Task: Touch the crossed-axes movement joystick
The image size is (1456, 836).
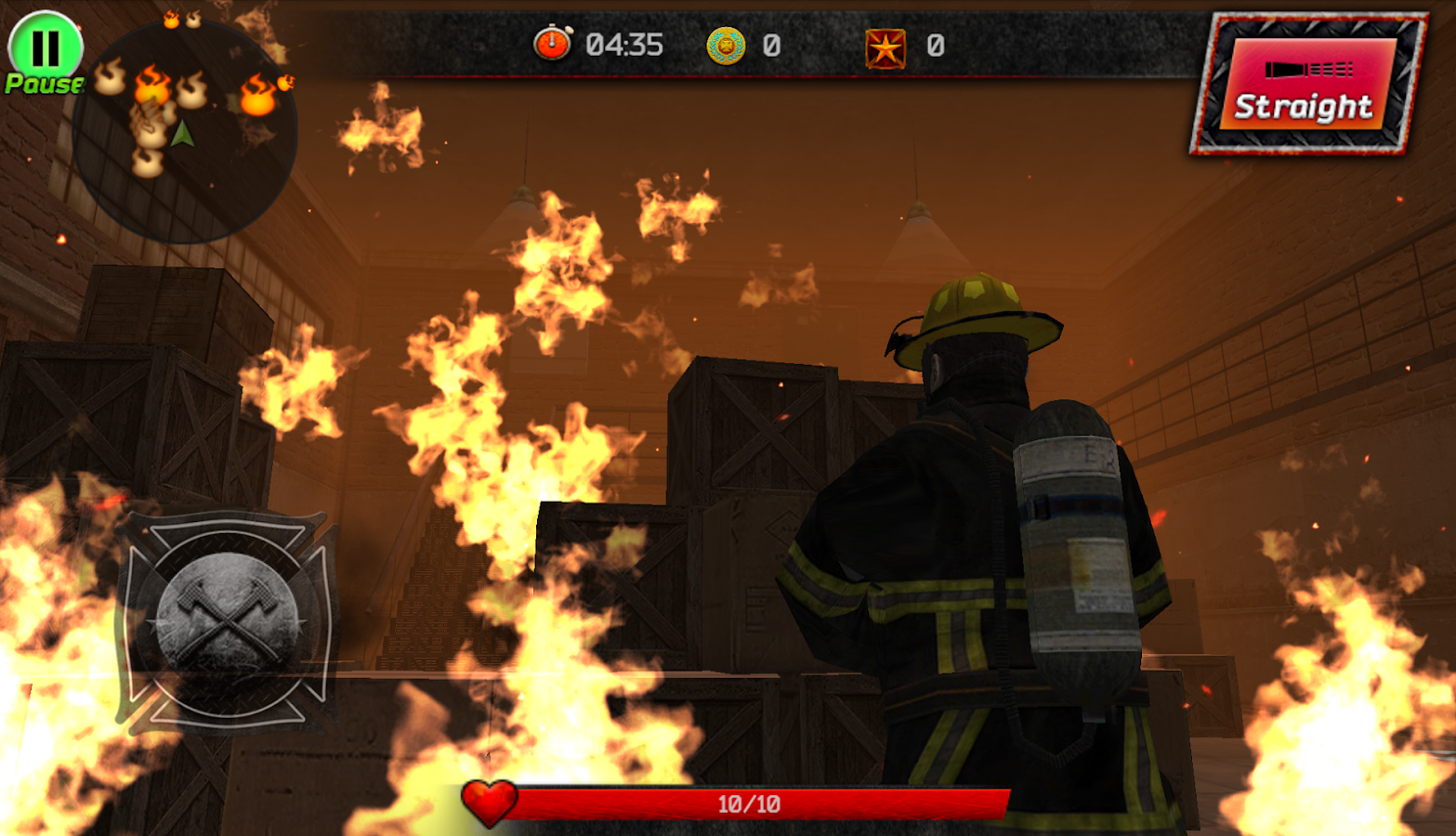Action: click(227, 618)
